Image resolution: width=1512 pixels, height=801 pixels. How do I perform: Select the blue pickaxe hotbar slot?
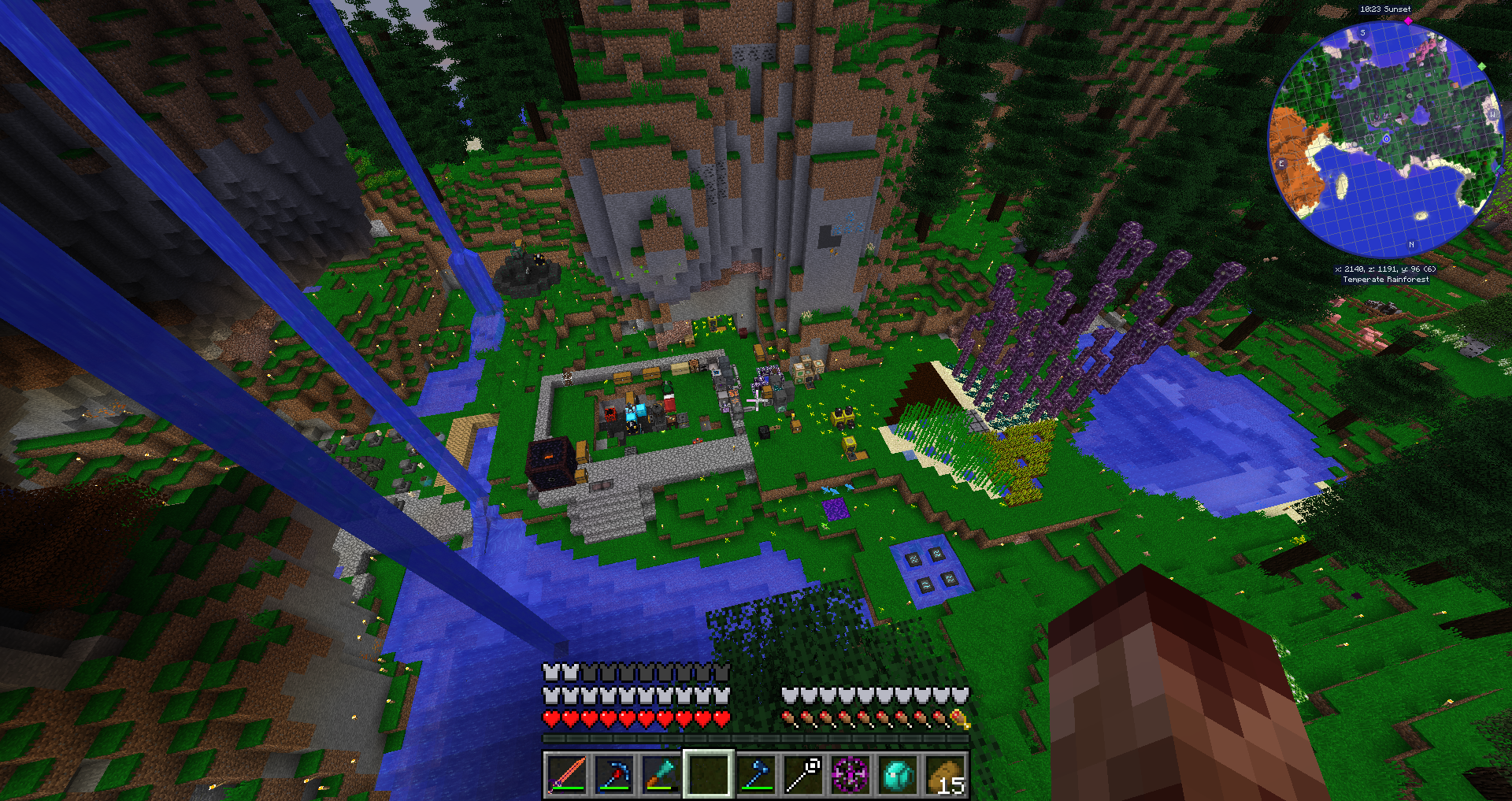pos(613,774)
